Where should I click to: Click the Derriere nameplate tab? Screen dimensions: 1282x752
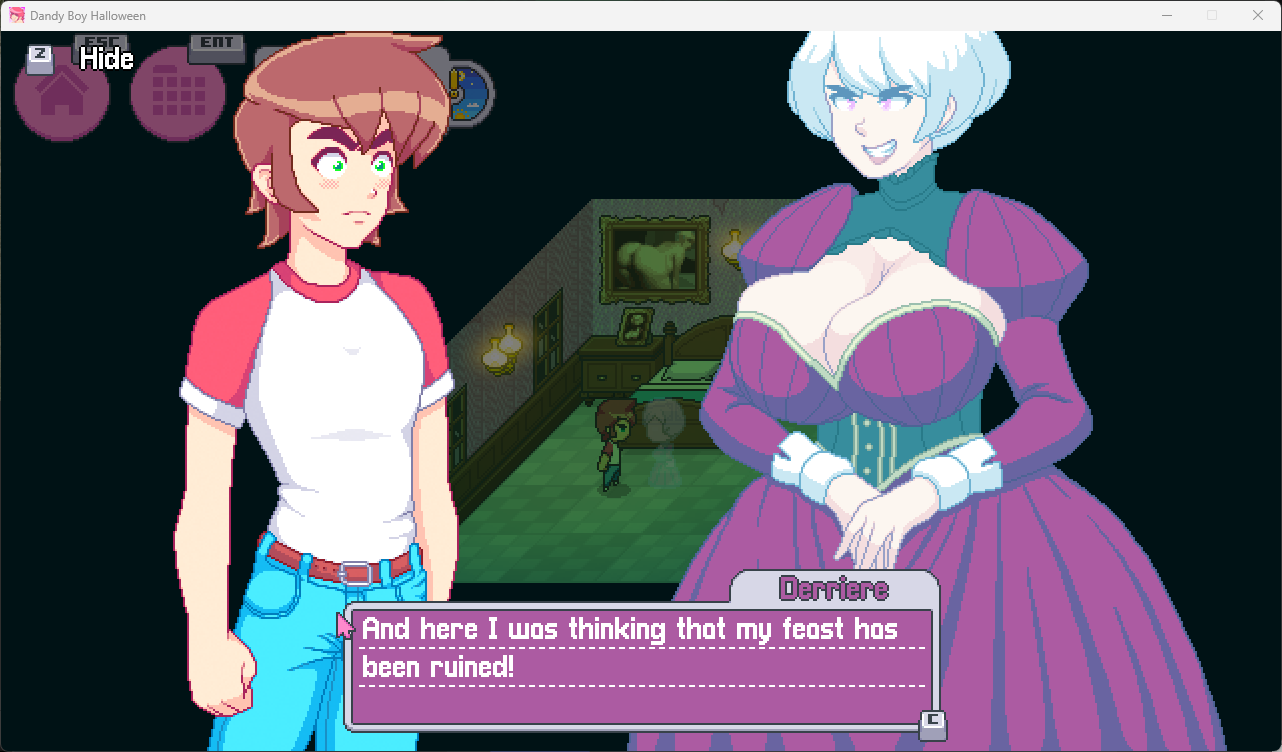tap(835, 589)
